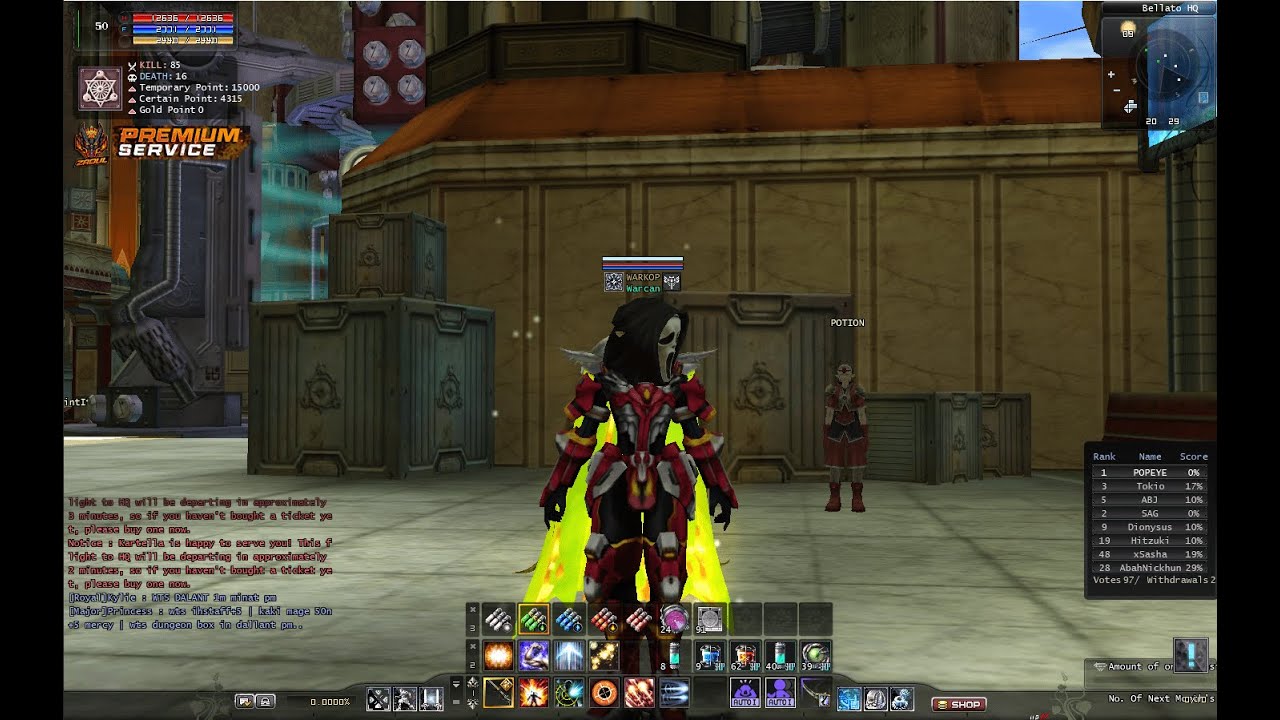Close hotbar row 3 with its X
The width and height of the screenshot is (1280, 720).
[x=472, y=607]
